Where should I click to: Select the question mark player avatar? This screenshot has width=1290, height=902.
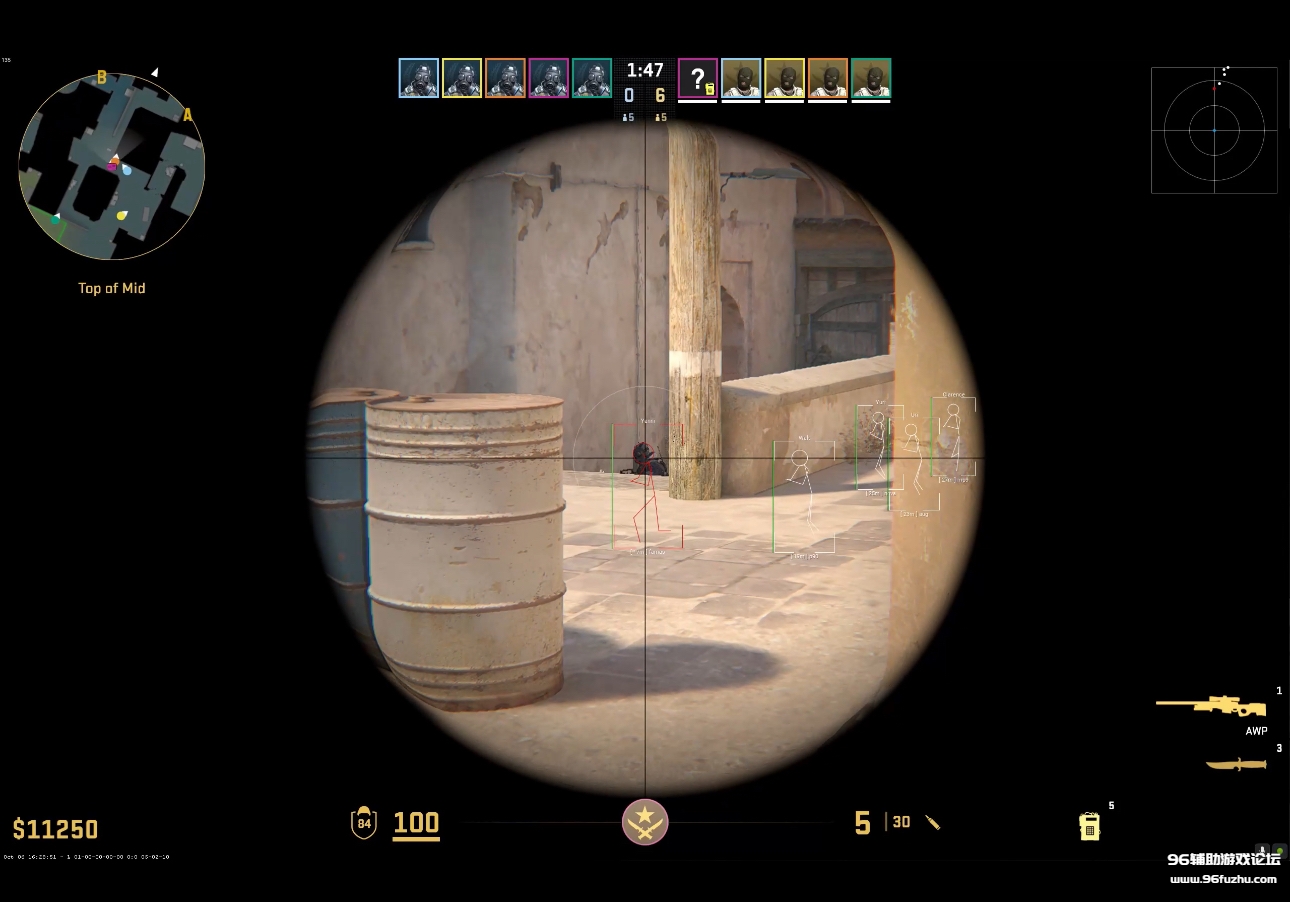pyautogui.click(x=698, y=78)
